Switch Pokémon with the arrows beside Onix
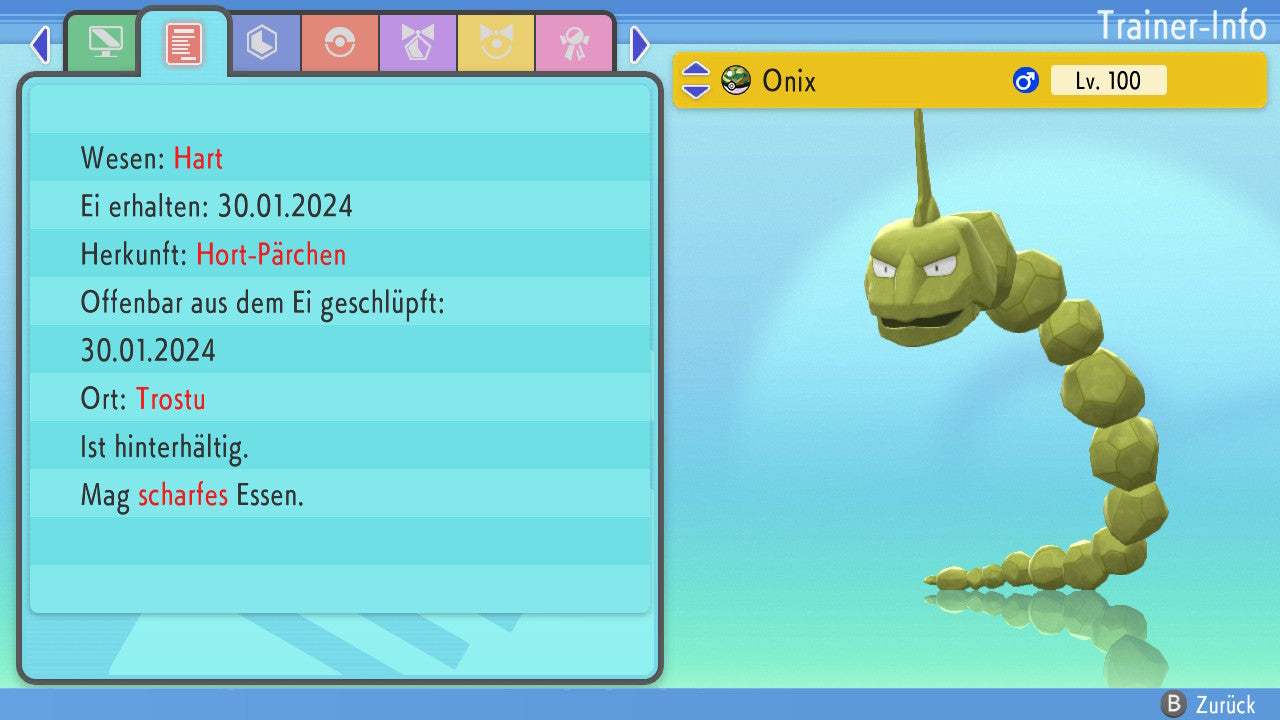The height and width of the screenshot is (720, 1280). coord(695,80)
